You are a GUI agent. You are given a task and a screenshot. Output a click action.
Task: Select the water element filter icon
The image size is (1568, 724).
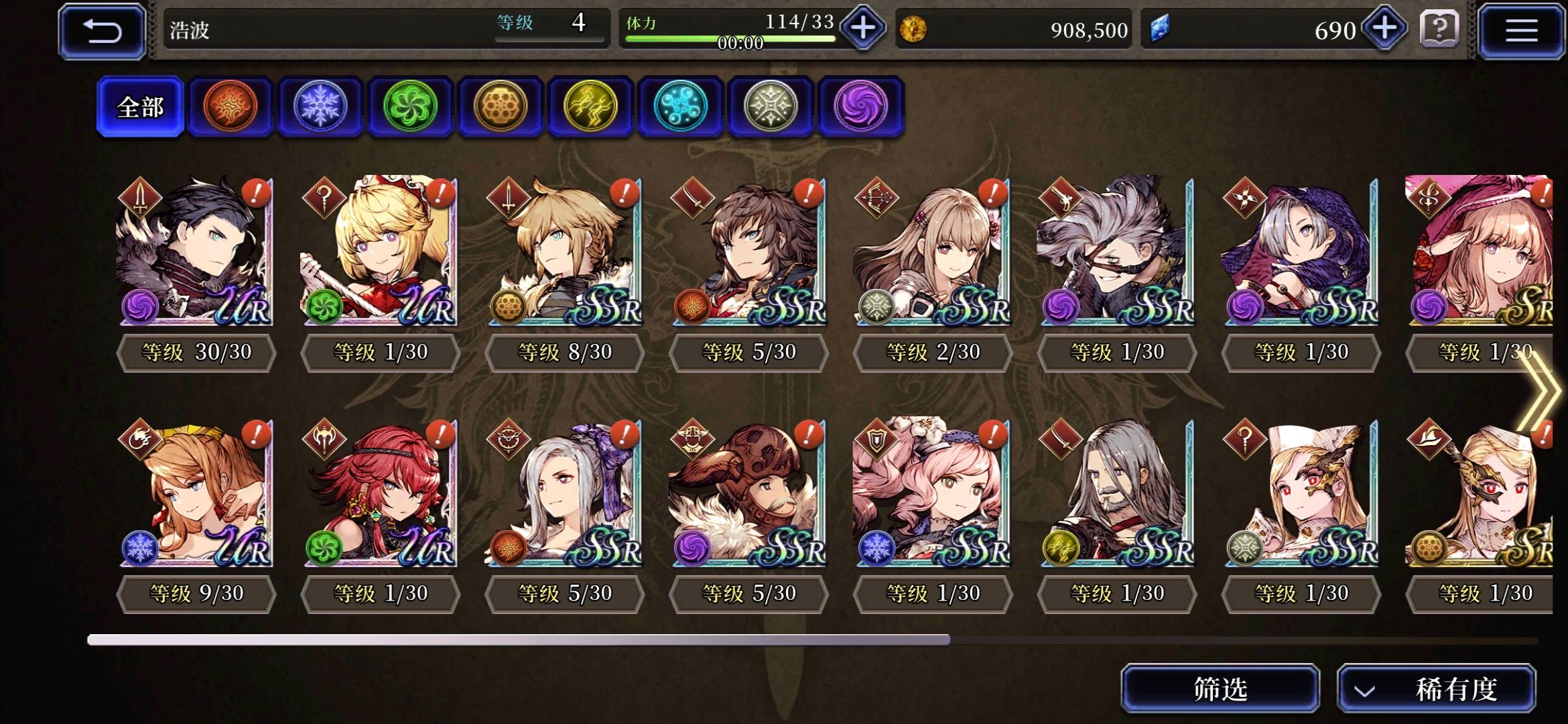[x=681, y=107]
